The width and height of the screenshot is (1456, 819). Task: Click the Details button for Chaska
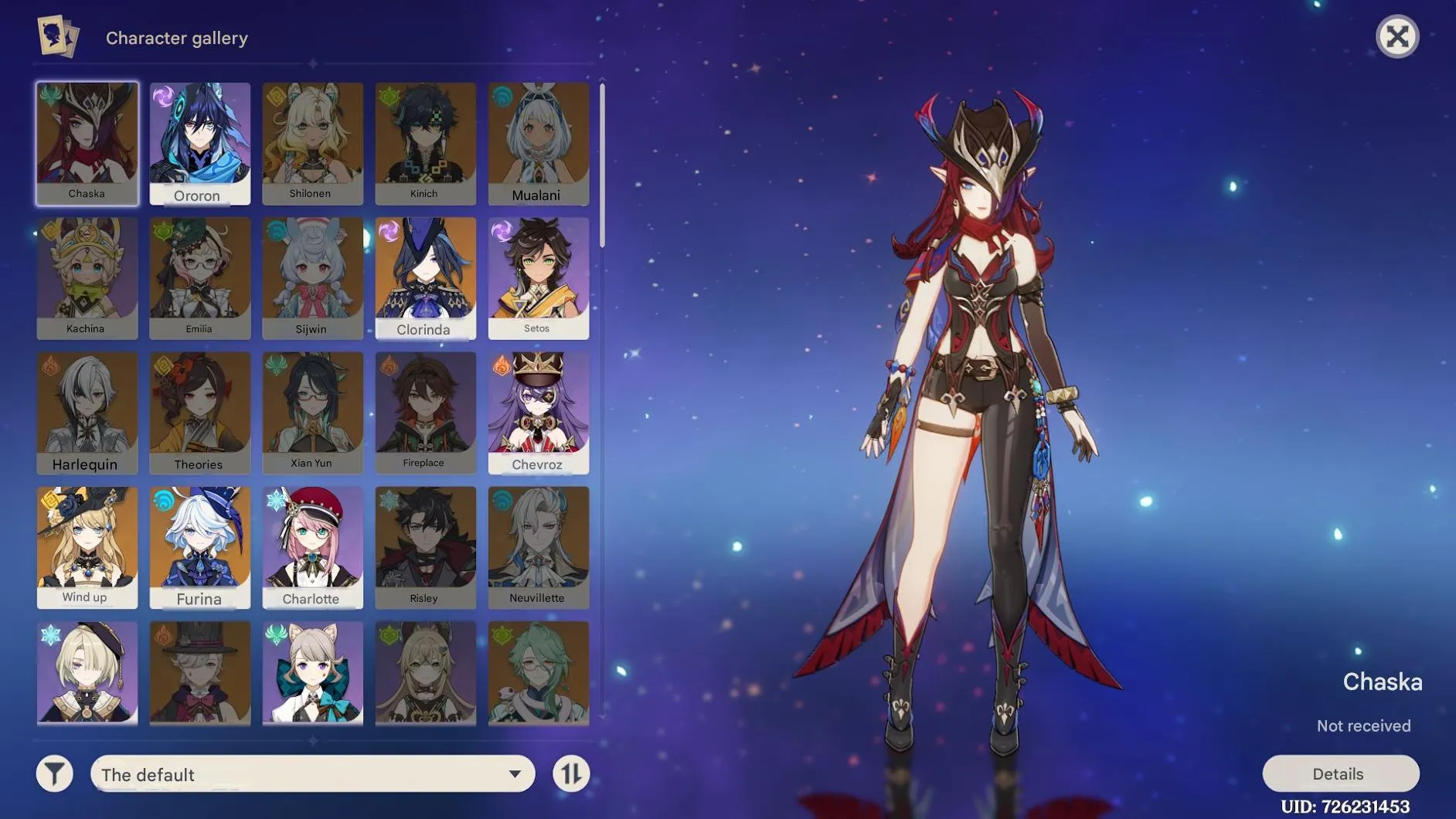point(1341,773)
